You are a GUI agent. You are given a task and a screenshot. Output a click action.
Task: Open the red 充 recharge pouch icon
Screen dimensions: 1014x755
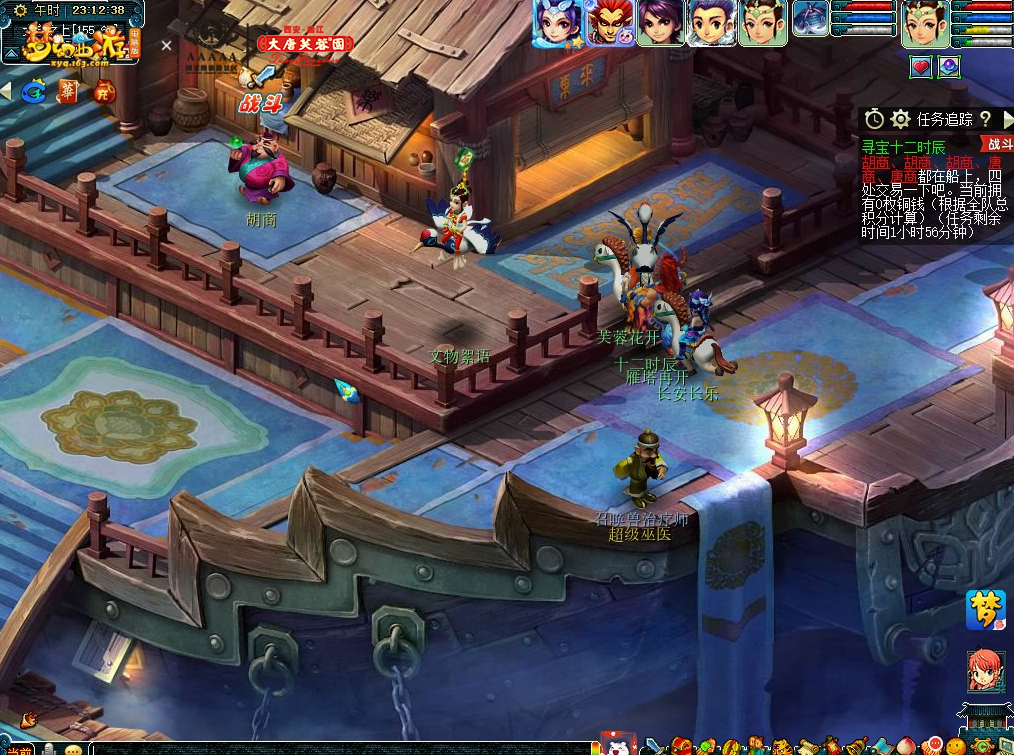point(104,92)
